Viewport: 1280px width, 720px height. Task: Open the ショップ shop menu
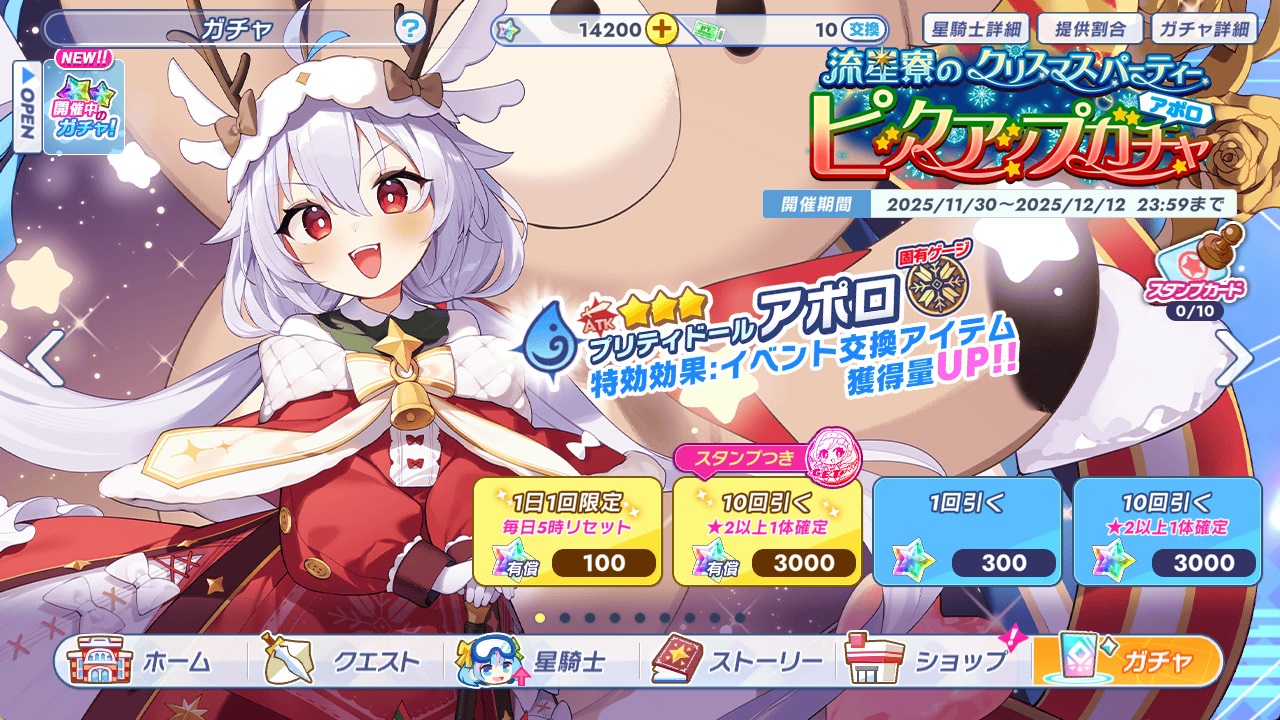click(x=930, y=661)
